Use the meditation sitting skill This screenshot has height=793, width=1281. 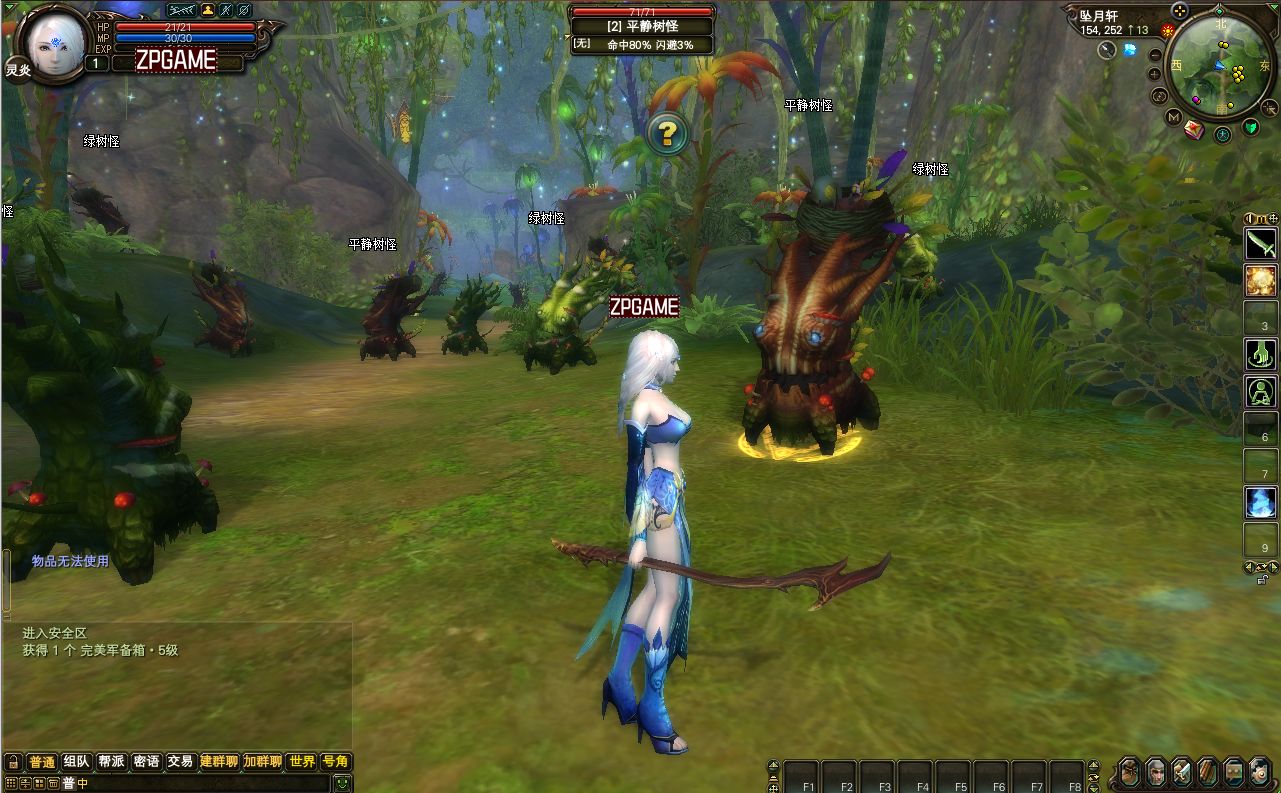coord(1261,391)
